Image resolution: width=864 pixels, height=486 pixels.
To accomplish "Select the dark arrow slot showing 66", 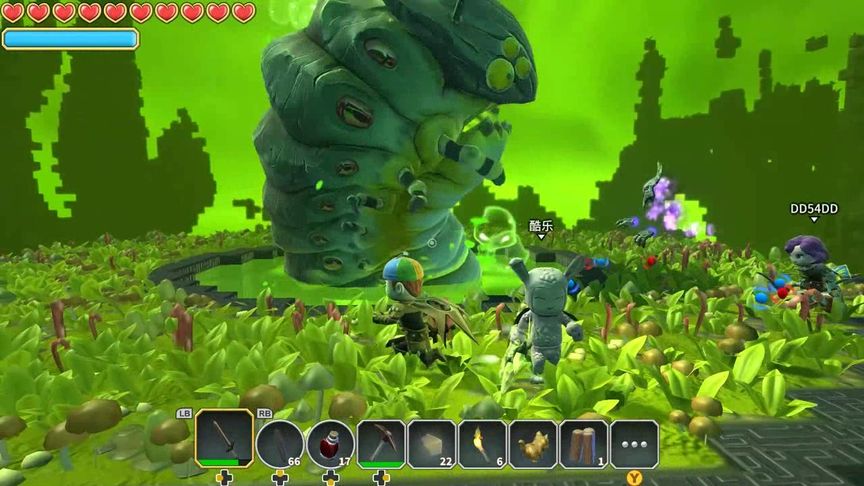I will 279,443.
